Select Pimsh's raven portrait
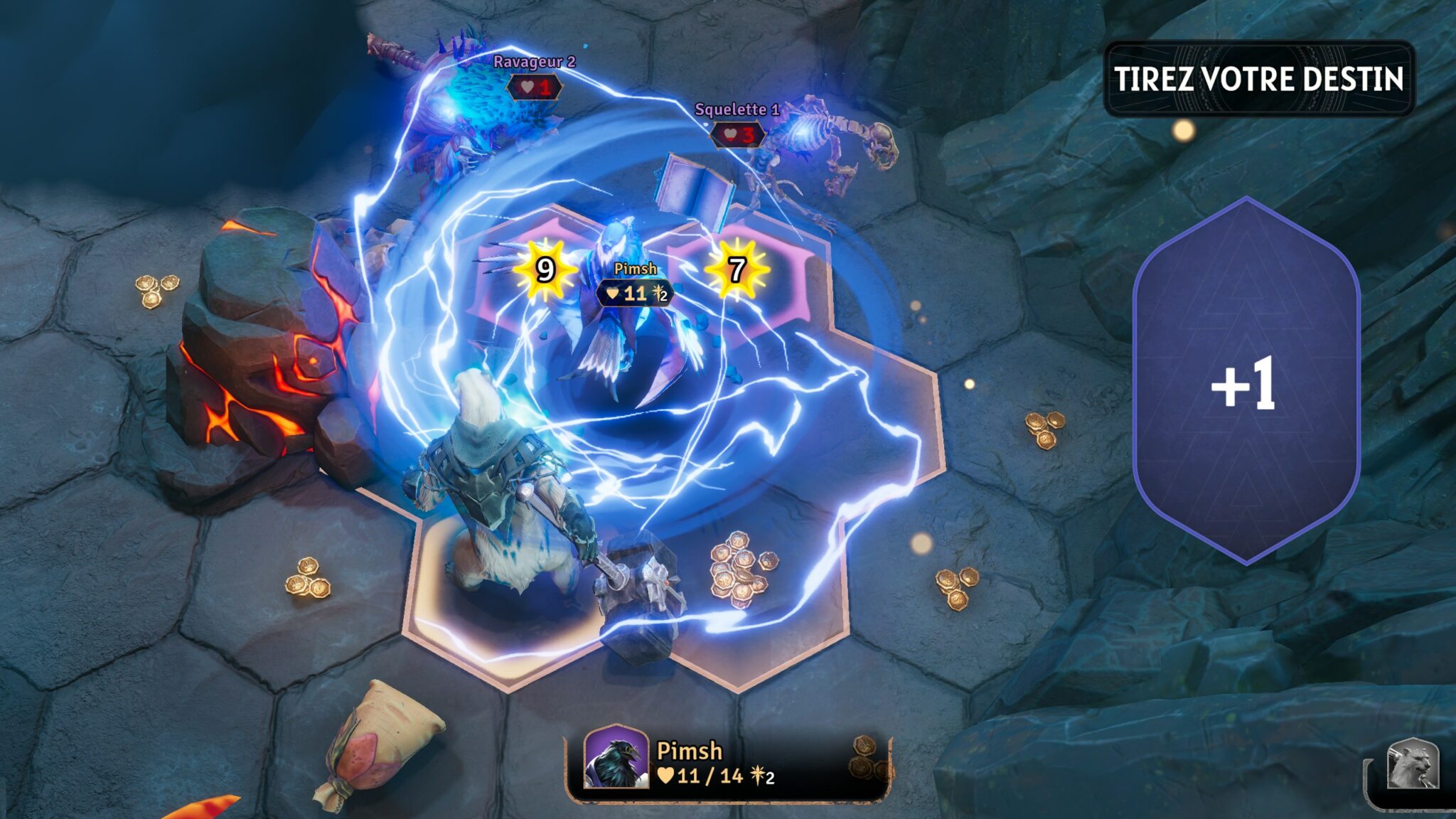 point(616,759)
